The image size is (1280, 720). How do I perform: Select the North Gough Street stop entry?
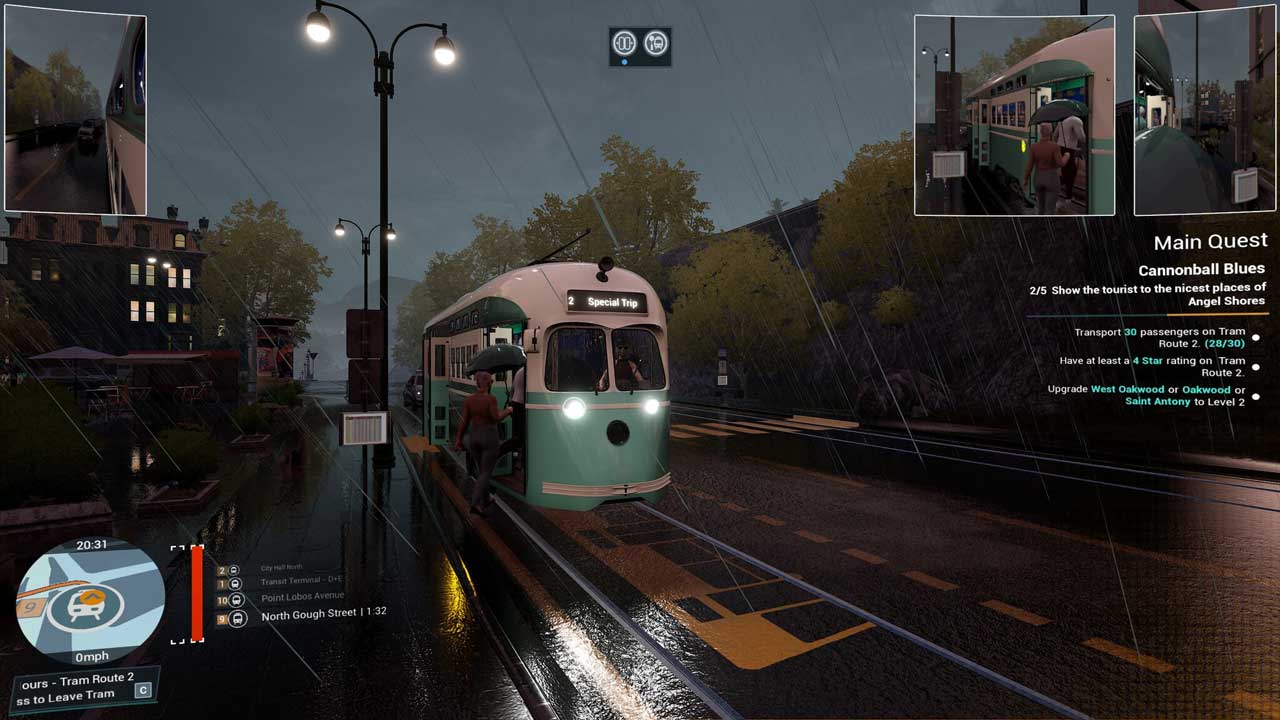[x=323, y=614]
